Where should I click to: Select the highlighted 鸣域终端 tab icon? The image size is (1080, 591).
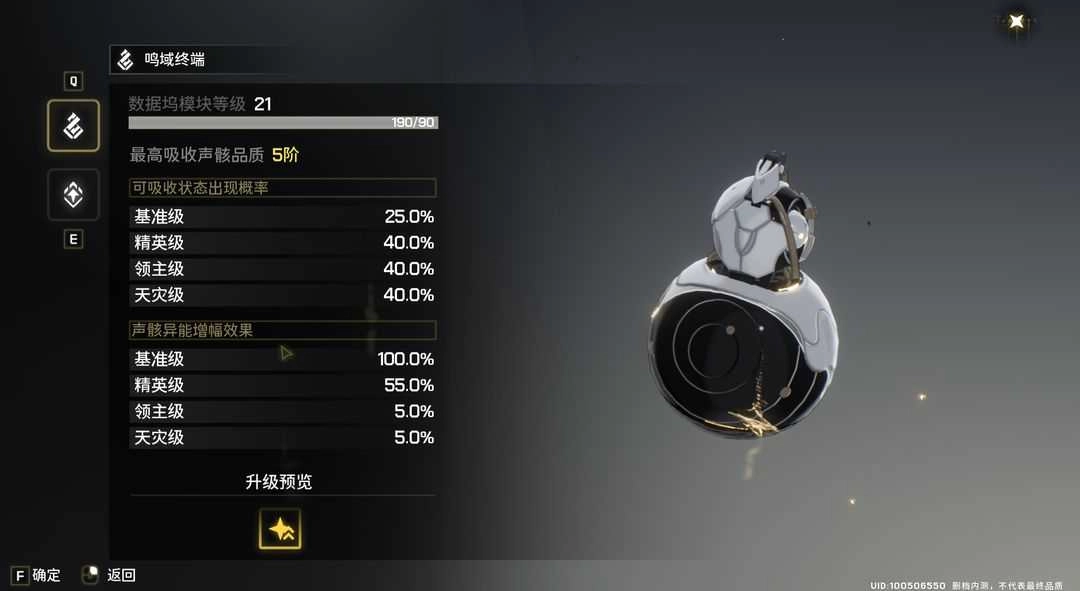click(73, 126)
